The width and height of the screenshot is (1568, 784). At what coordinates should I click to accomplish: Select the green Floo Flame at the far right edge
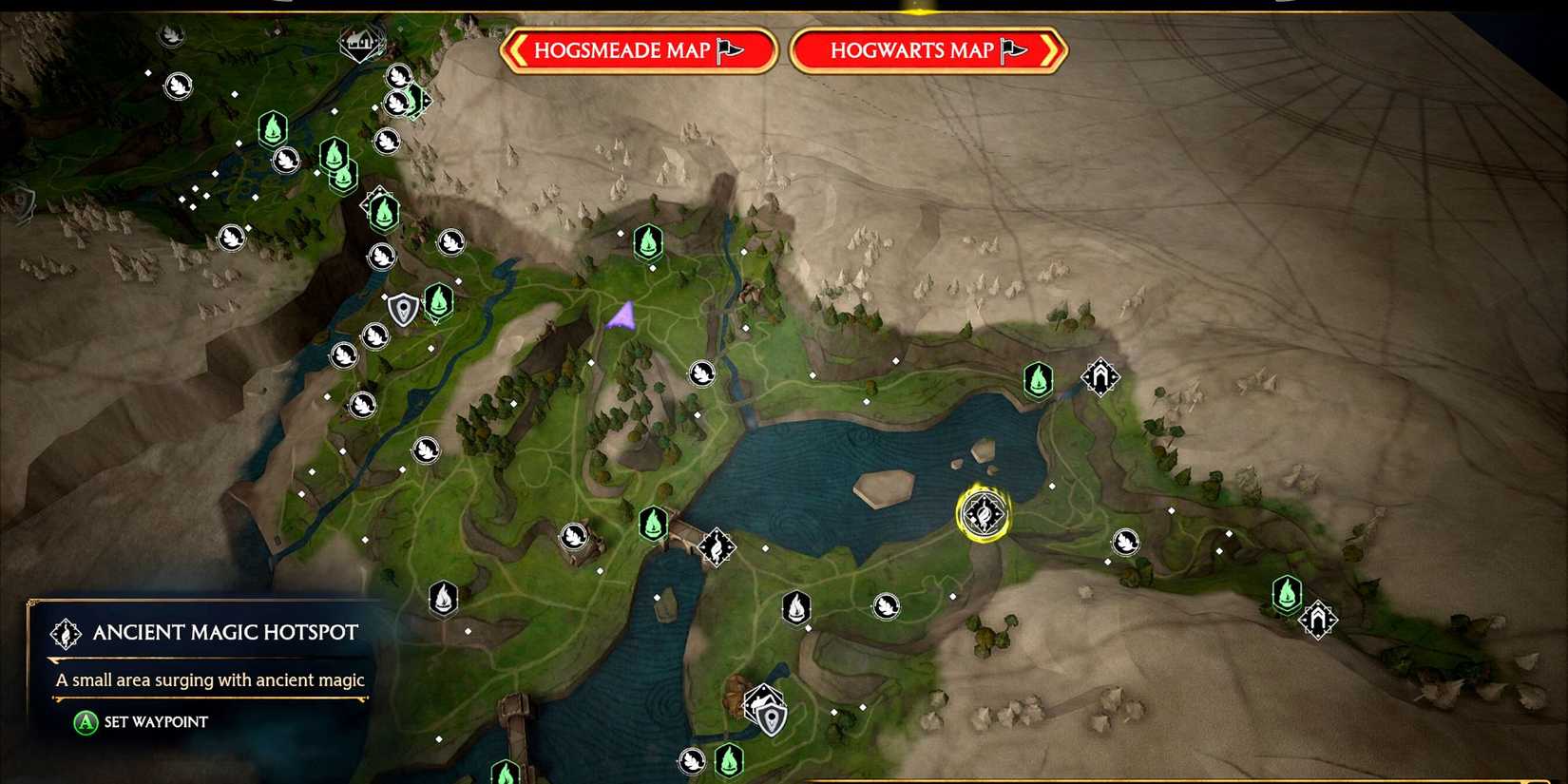tap(1286, 594)
